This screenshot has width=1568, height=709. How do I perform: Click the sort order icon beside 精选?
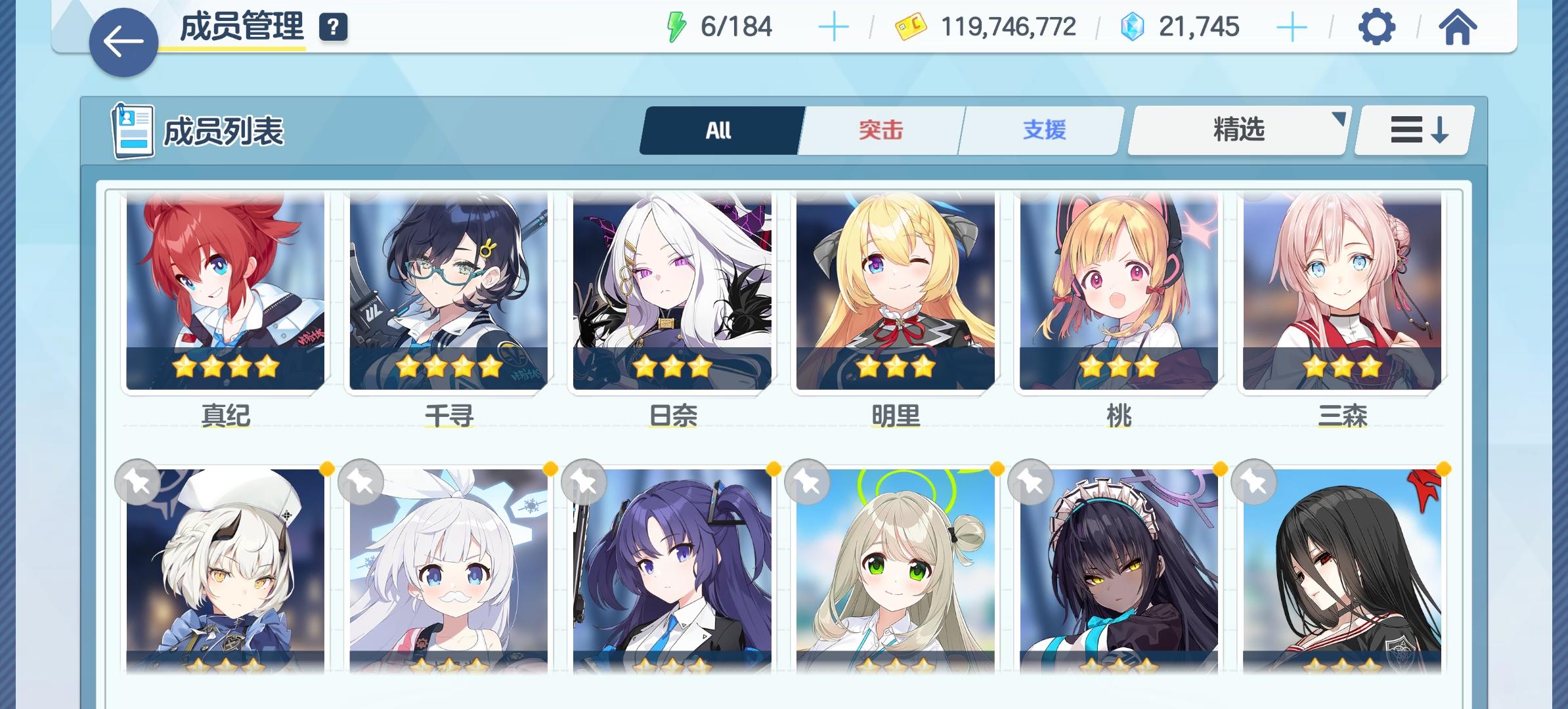pos(1412,129)
